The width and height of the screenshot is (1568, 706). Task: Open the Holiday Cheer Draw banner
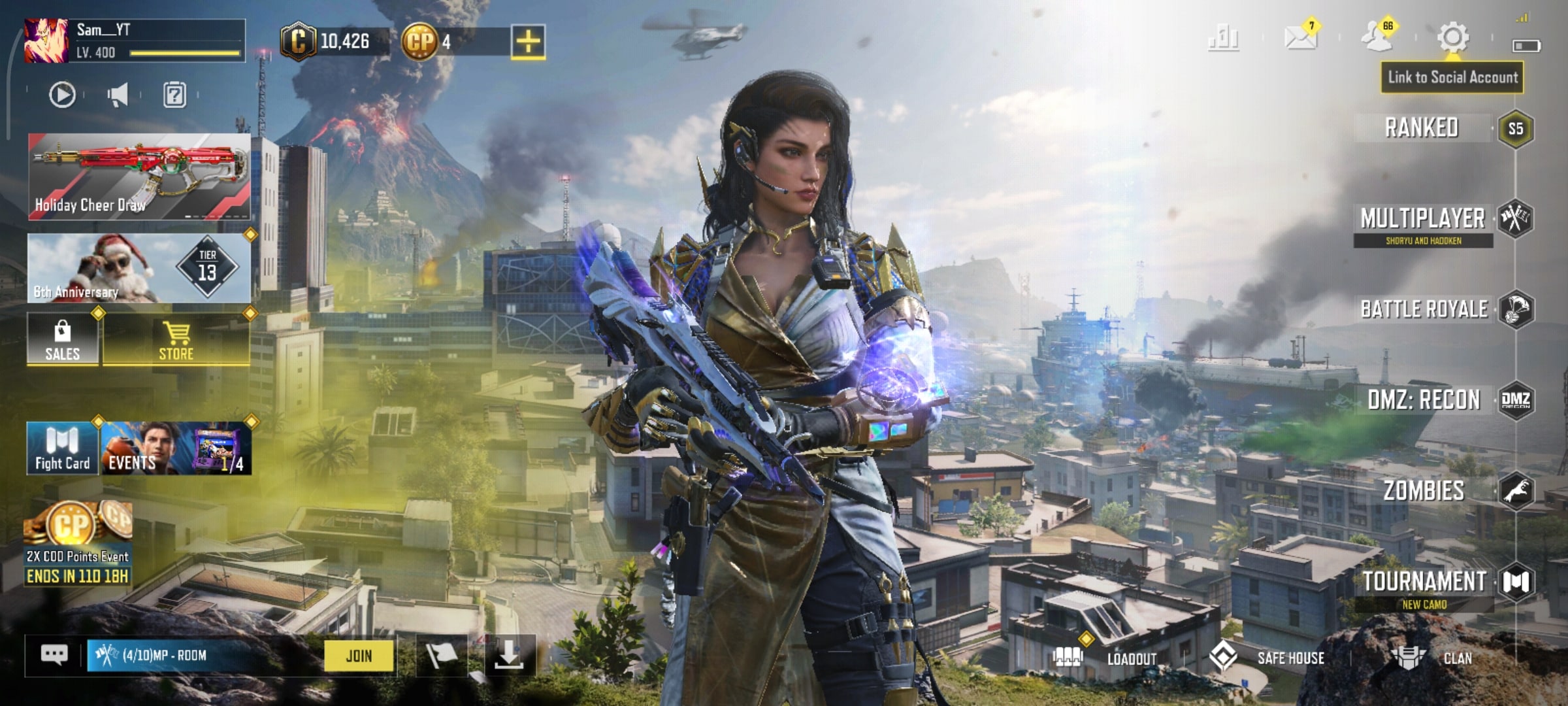point(139,176)
